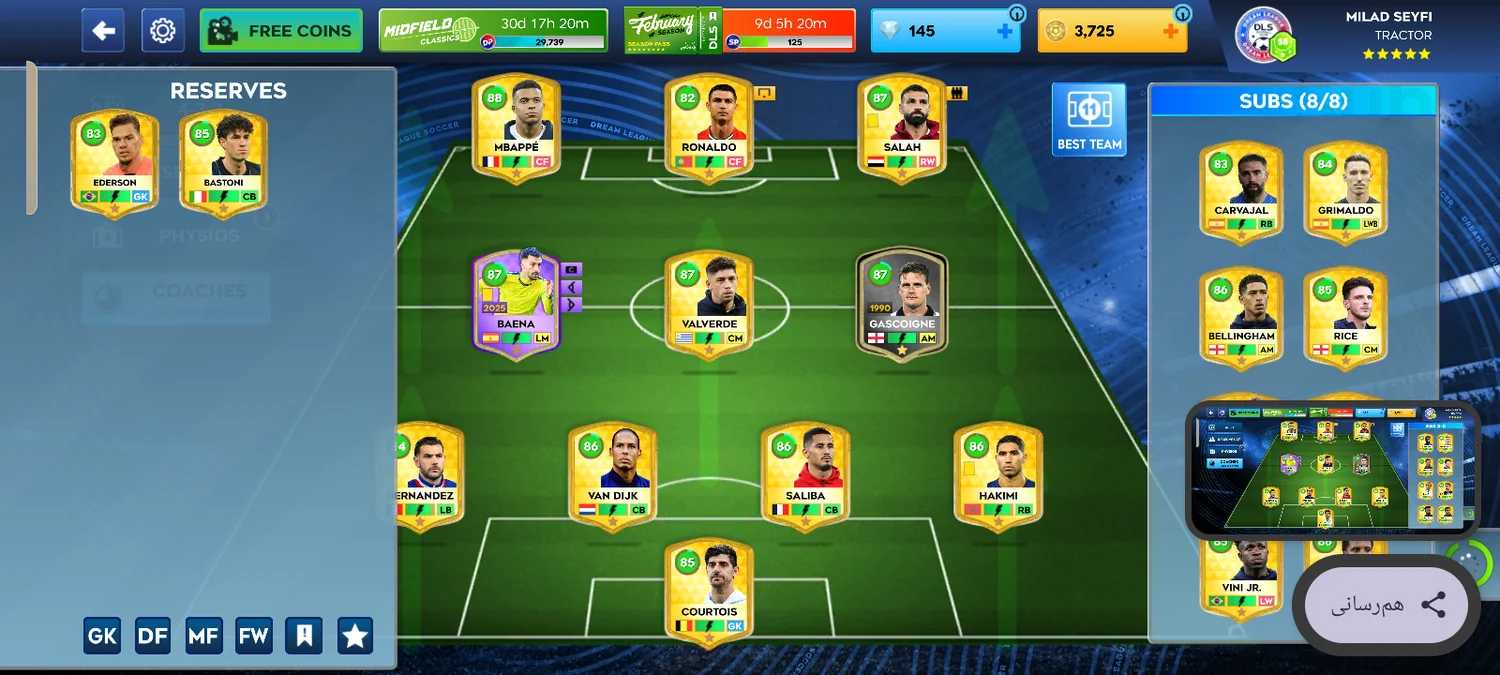The image size is (1500, 675).
Task: Select Bellingham in the subs panel
Action: [x=1241, y=317]
